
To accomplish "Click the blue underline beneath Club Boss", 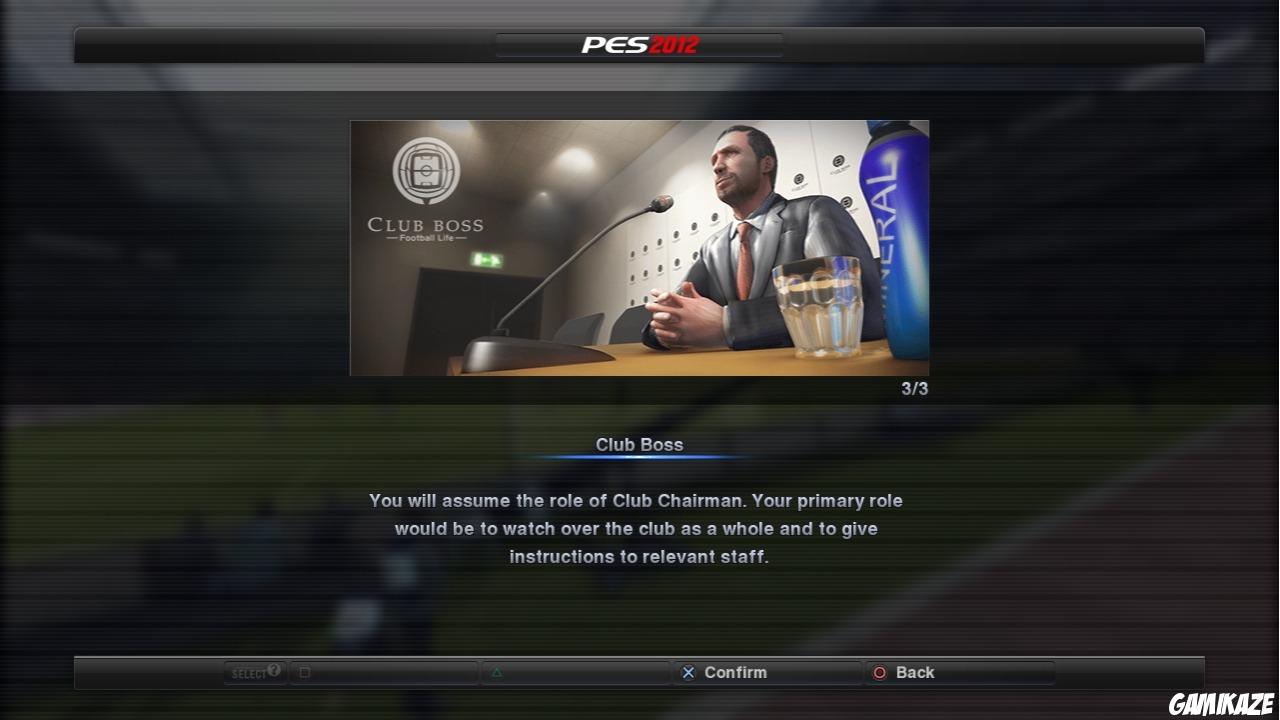I will point(639,457).
